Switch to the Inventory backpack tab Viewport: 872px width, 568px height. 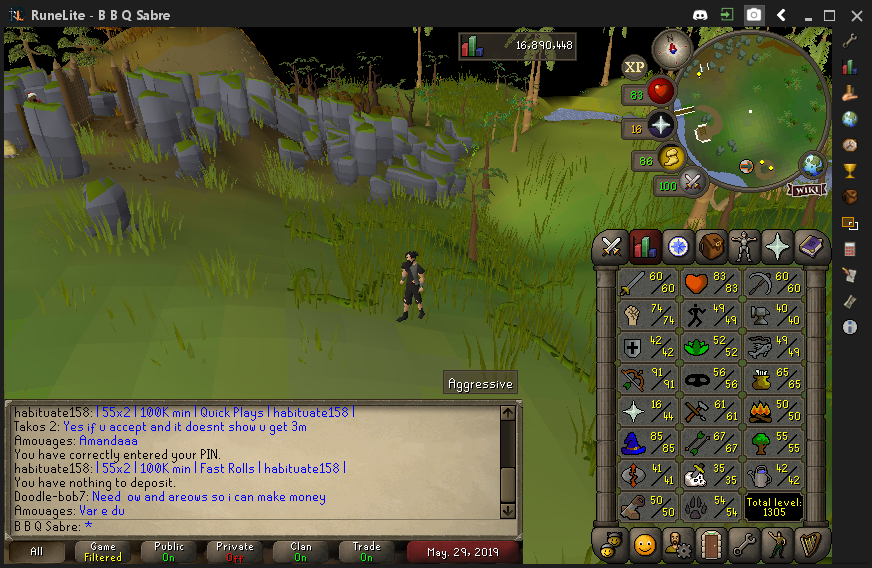pos(711,246)
